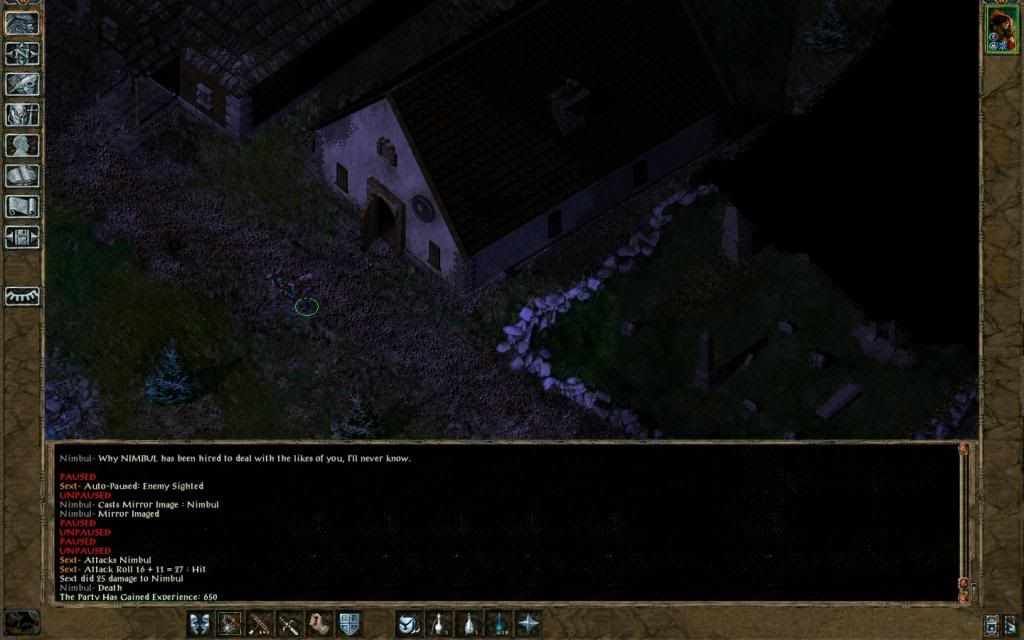The image size is (1024, 640).
Task: Open the game options menu
Action: [22, 238]
